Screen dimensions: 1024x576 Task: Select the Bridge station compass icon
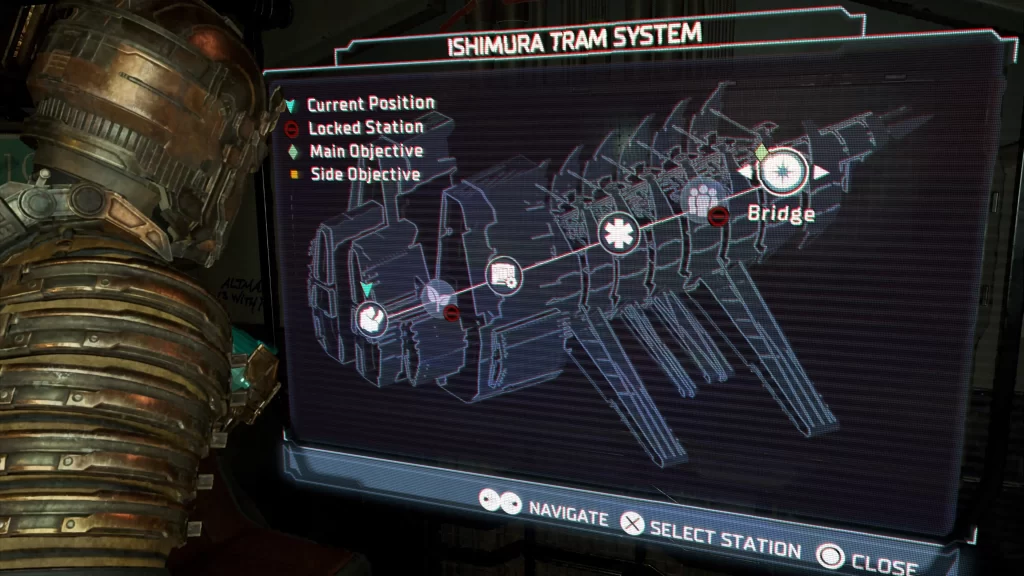point(782,172)
